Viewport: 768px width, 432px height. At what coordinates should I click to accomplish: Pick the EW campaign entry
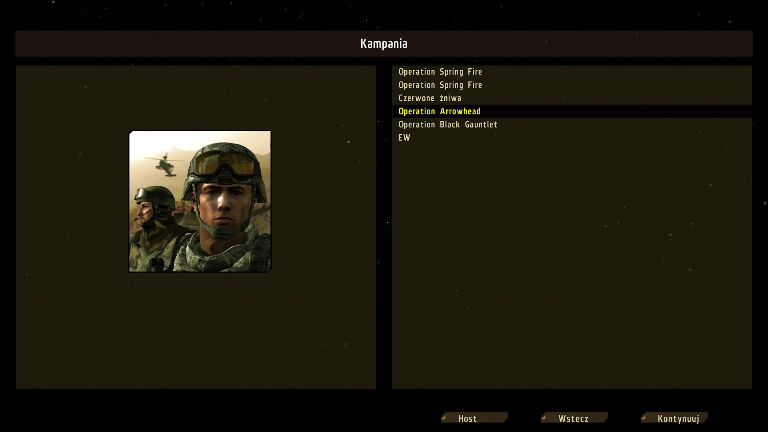pyautogui.click(x=404, y=137)
